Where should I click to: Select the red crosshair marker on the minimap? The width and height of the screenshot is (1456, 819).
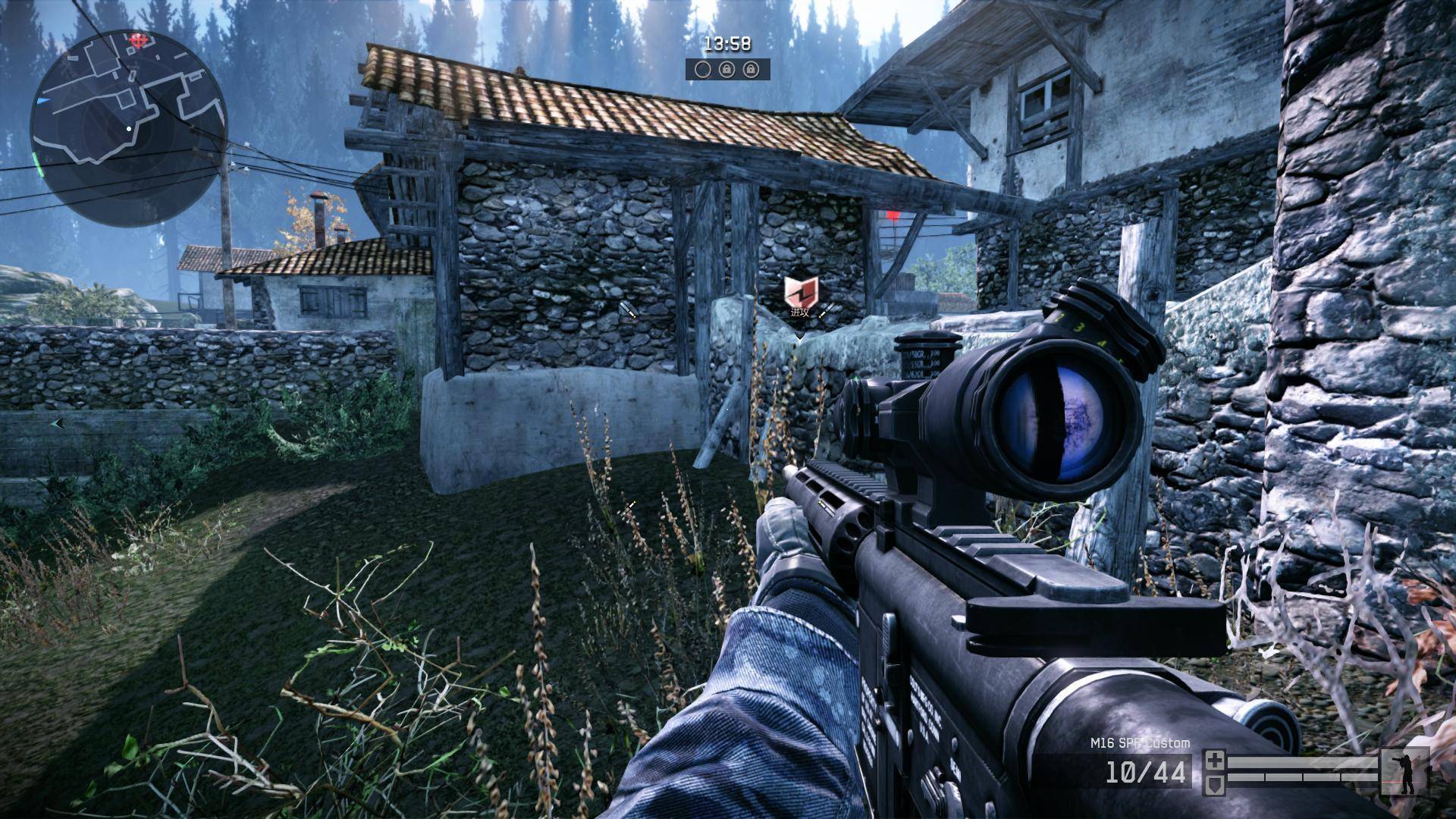137,39
